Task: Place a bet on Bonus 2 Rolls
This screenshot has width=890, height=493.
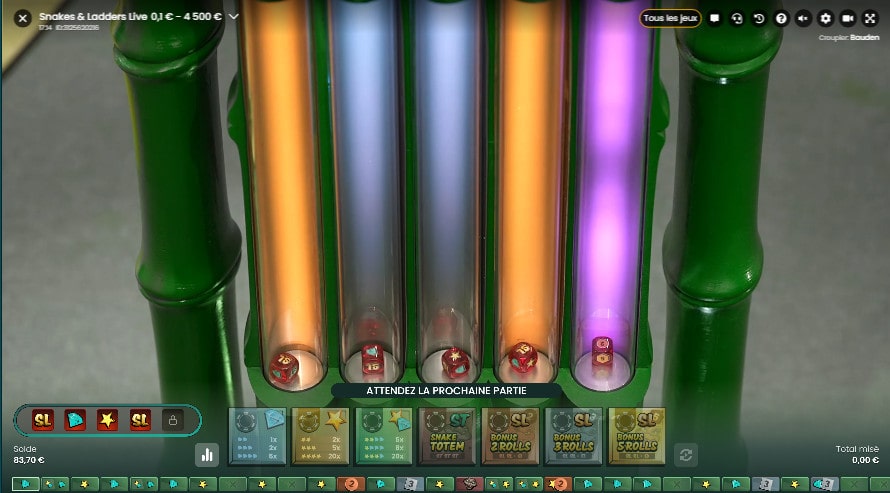Action: coord(510,436)
